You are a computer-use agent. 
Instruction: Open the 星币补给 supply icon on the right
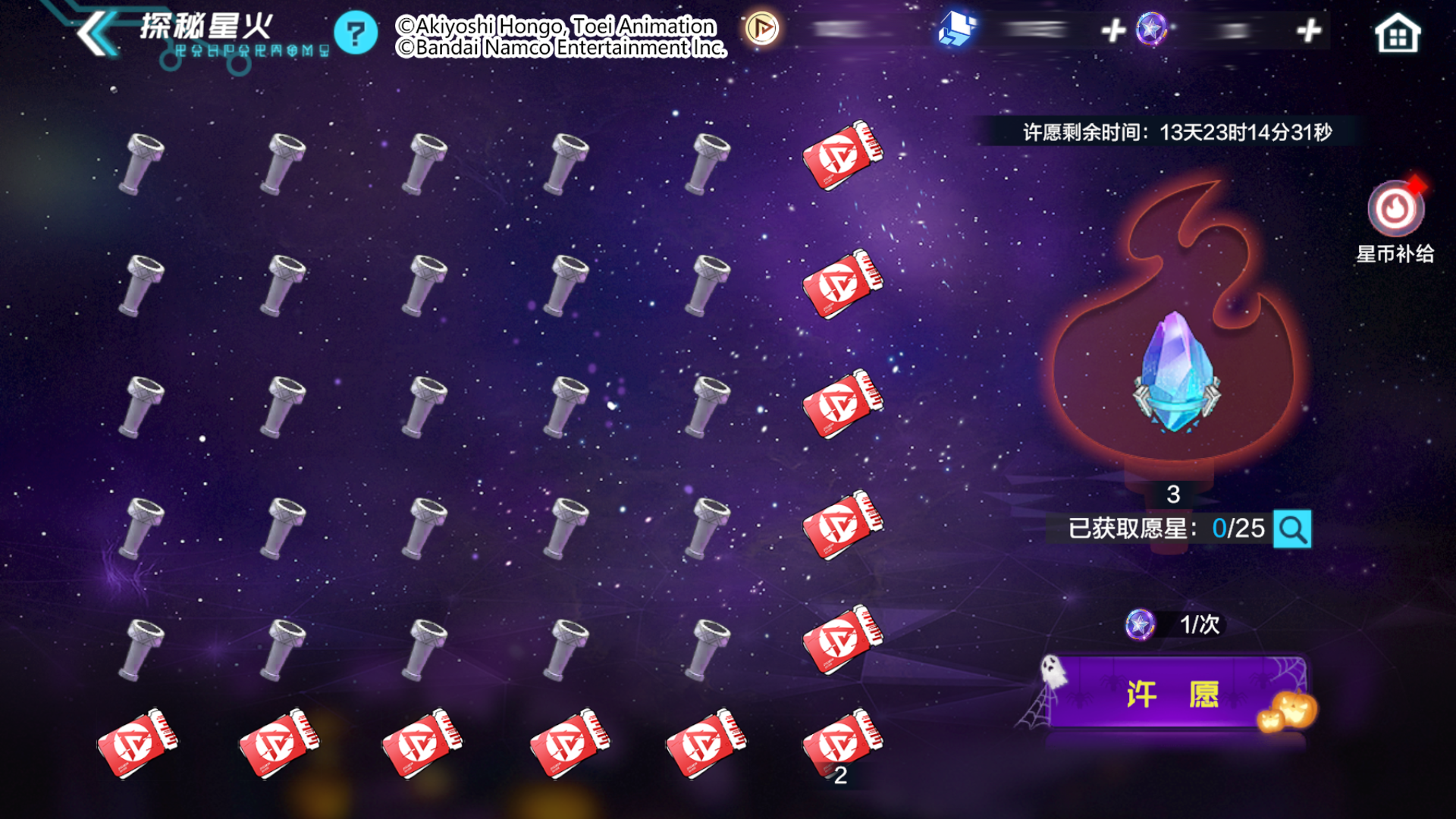pos(1395,211)
